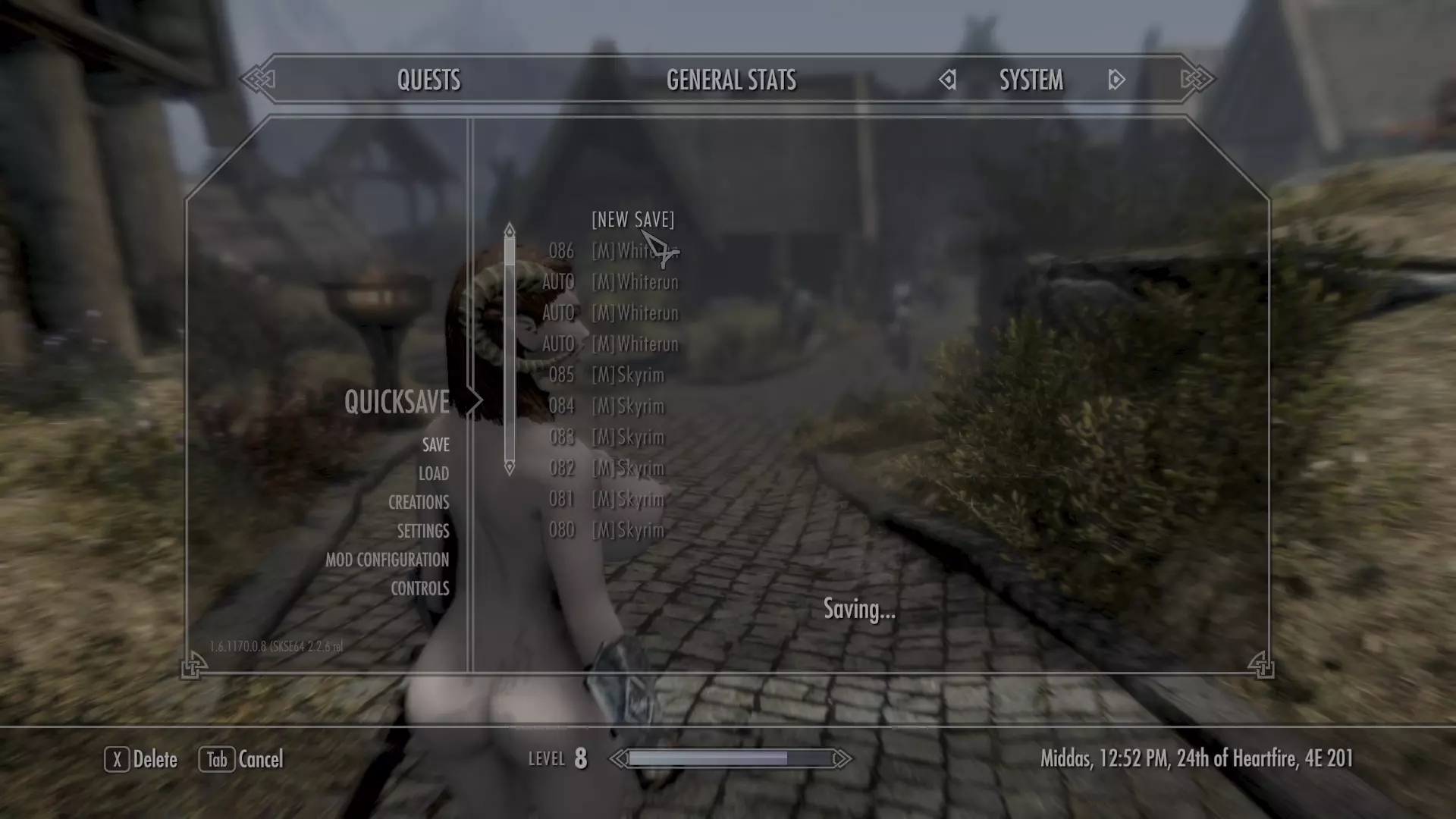The width and height of the screenshot is (1456, 819).
Task: Open Mod Configuration
Action: coord(387,560)
